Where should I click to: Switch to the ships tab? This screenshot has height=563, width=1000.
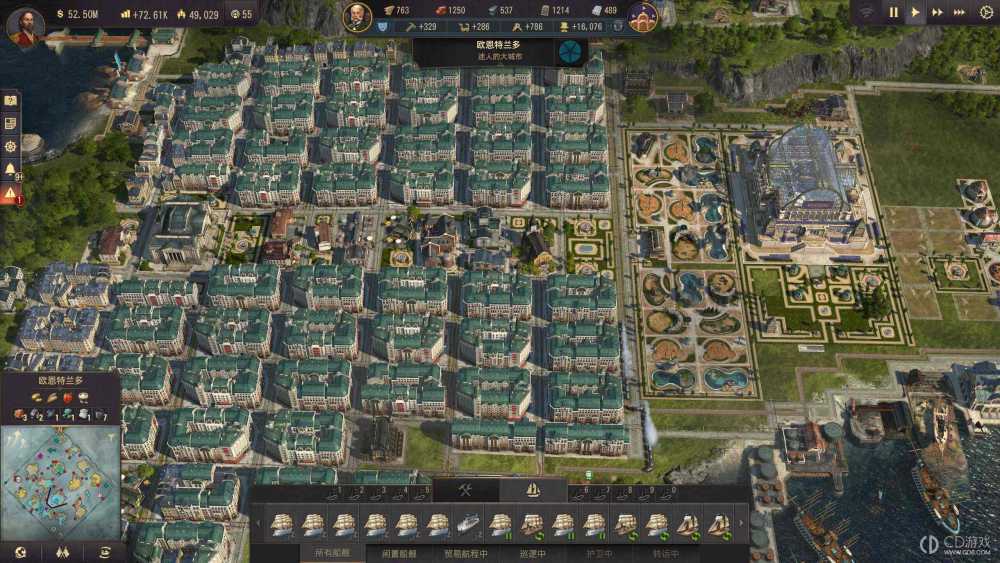[533, 490]
